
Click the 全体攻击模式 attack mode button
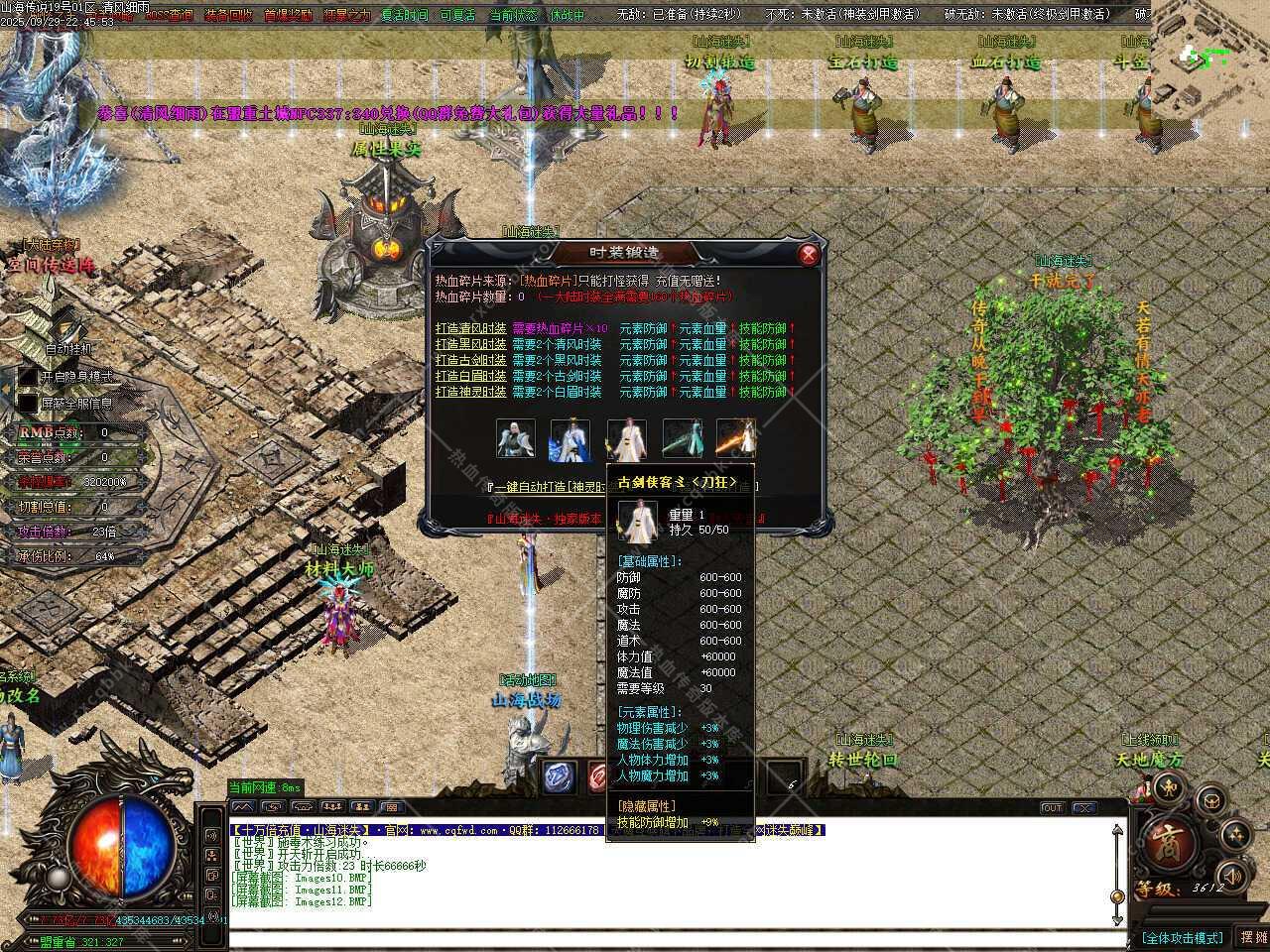coord(1182,938)
